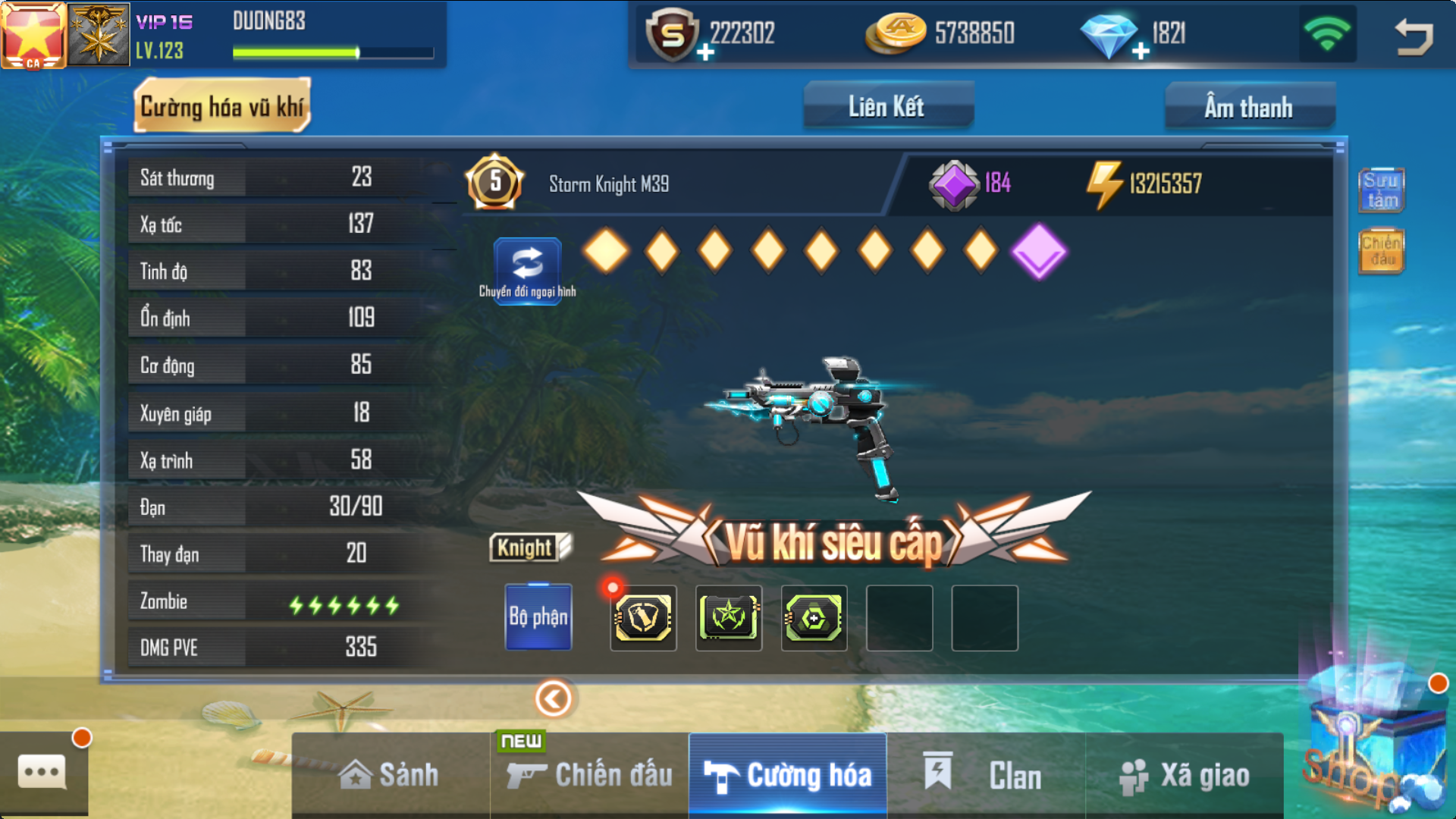Viewport: 1456px width, 819px height.
Task: Open the Xã giao social menu
Action: tap(1185, 775)
